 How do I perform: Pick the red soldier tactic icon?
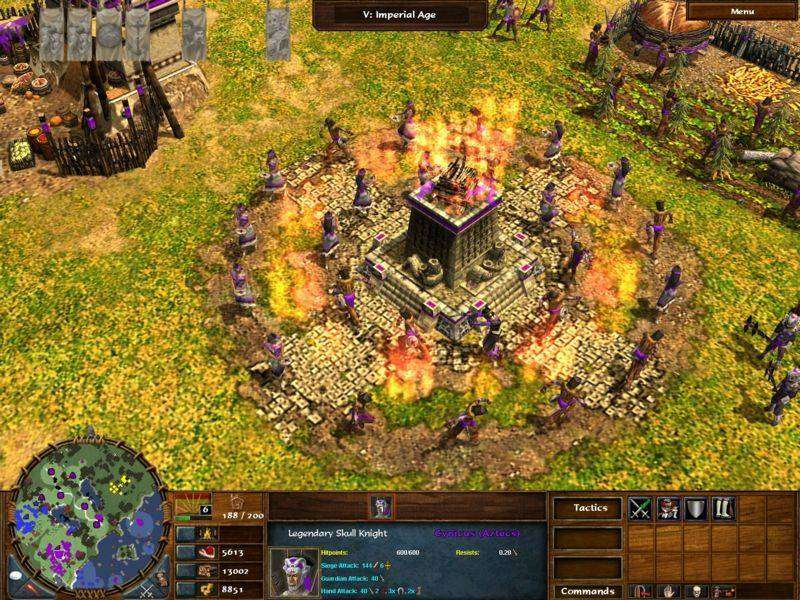coord(667,509)
